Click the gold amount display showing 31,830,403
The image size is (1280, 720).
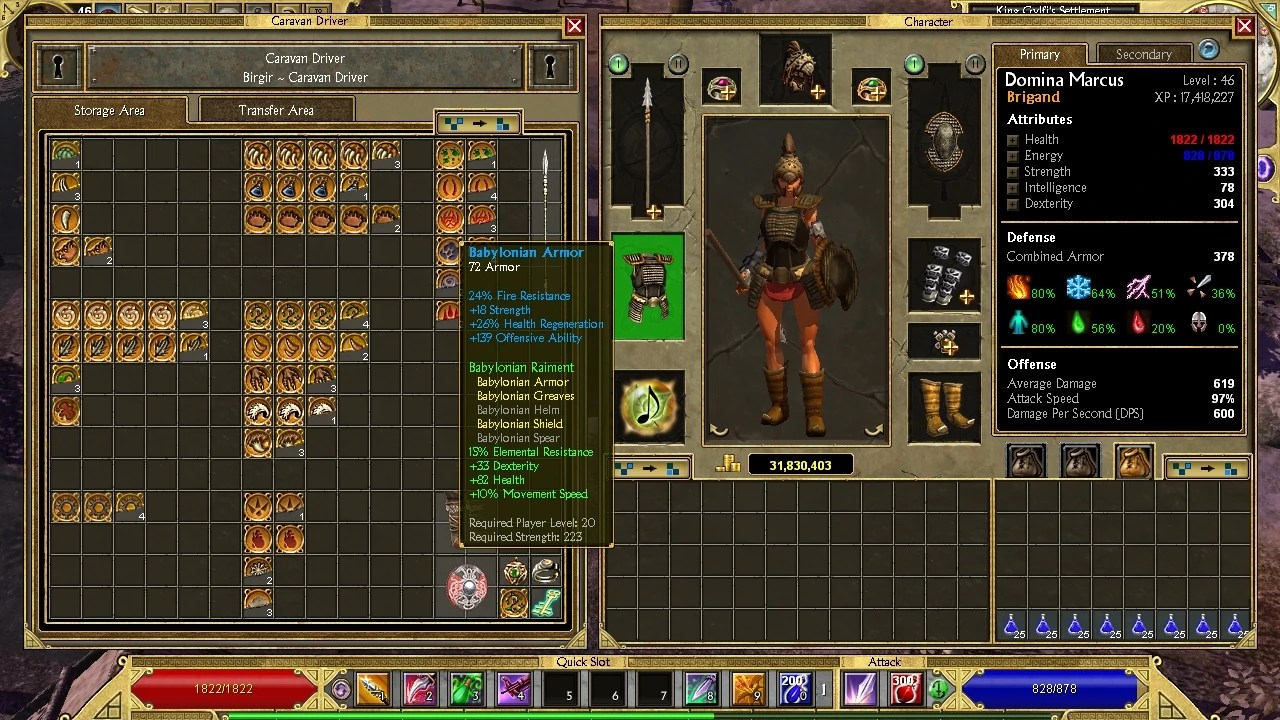(800, 464)
